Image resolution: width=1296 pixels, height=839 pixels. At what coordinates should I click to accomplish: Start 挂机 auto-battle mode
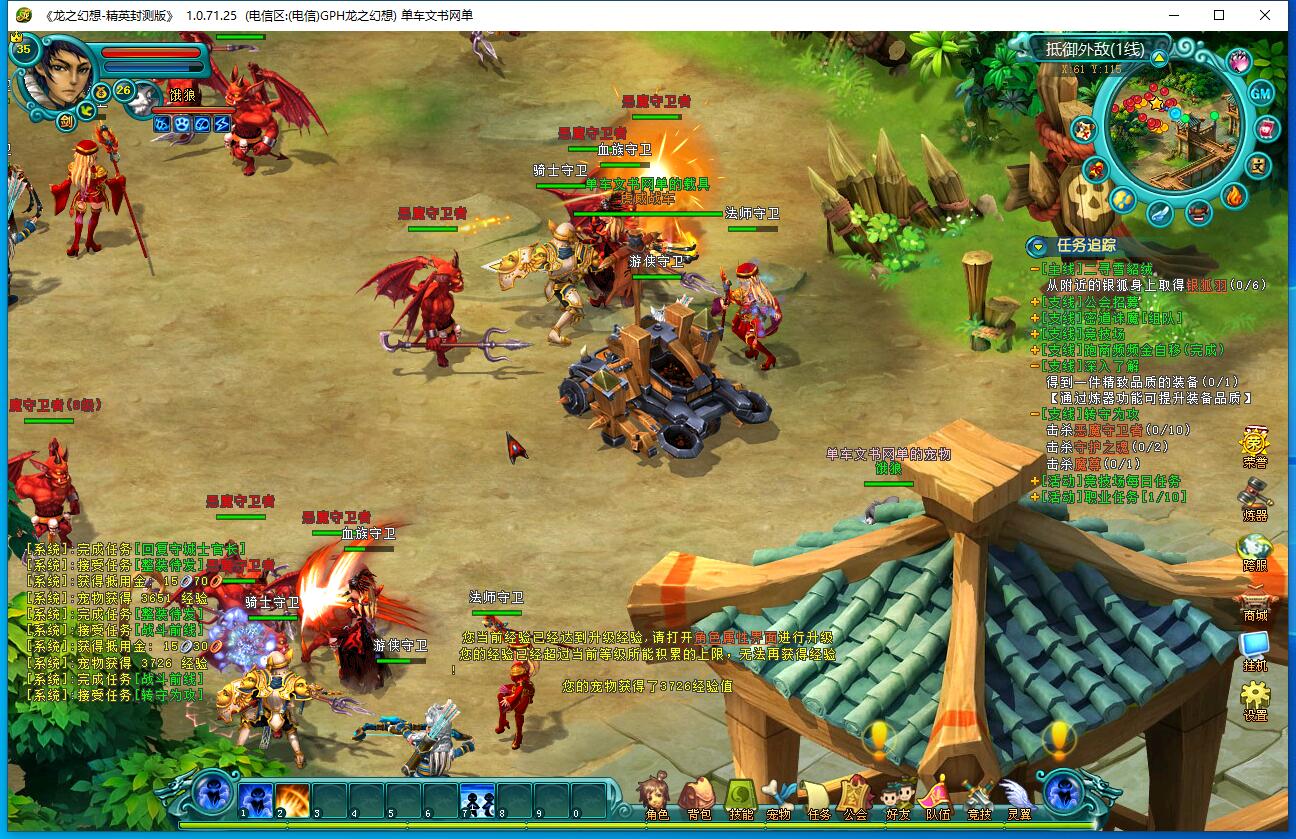point(1254,648)
